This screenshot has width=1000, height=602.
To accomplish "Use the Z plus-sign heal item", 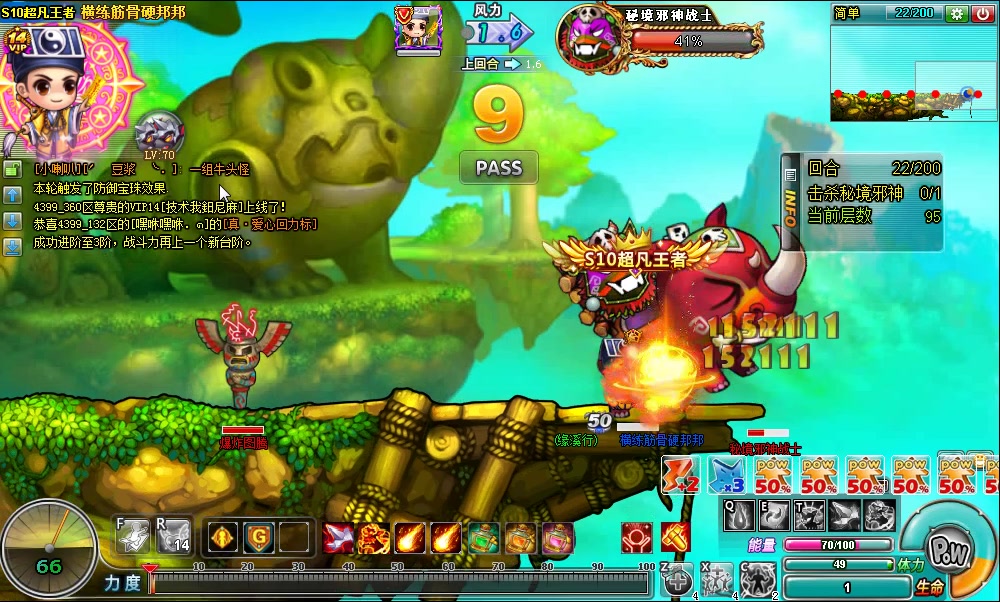I will point(677,580).
